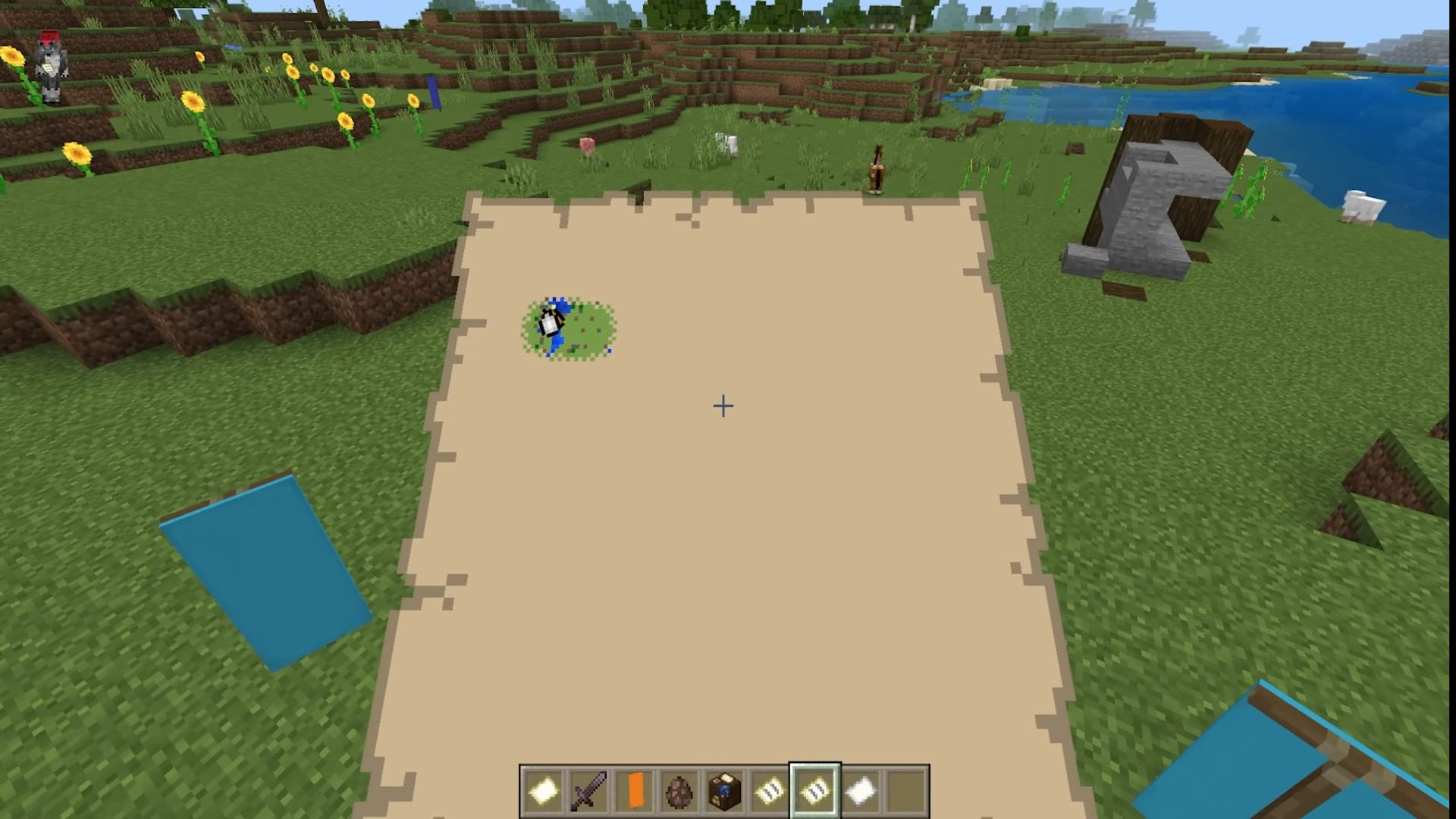Click the pink pig in the distance
Viewport: 1456px width, 819px height.
pyautogui.click(x=586, y=144)
